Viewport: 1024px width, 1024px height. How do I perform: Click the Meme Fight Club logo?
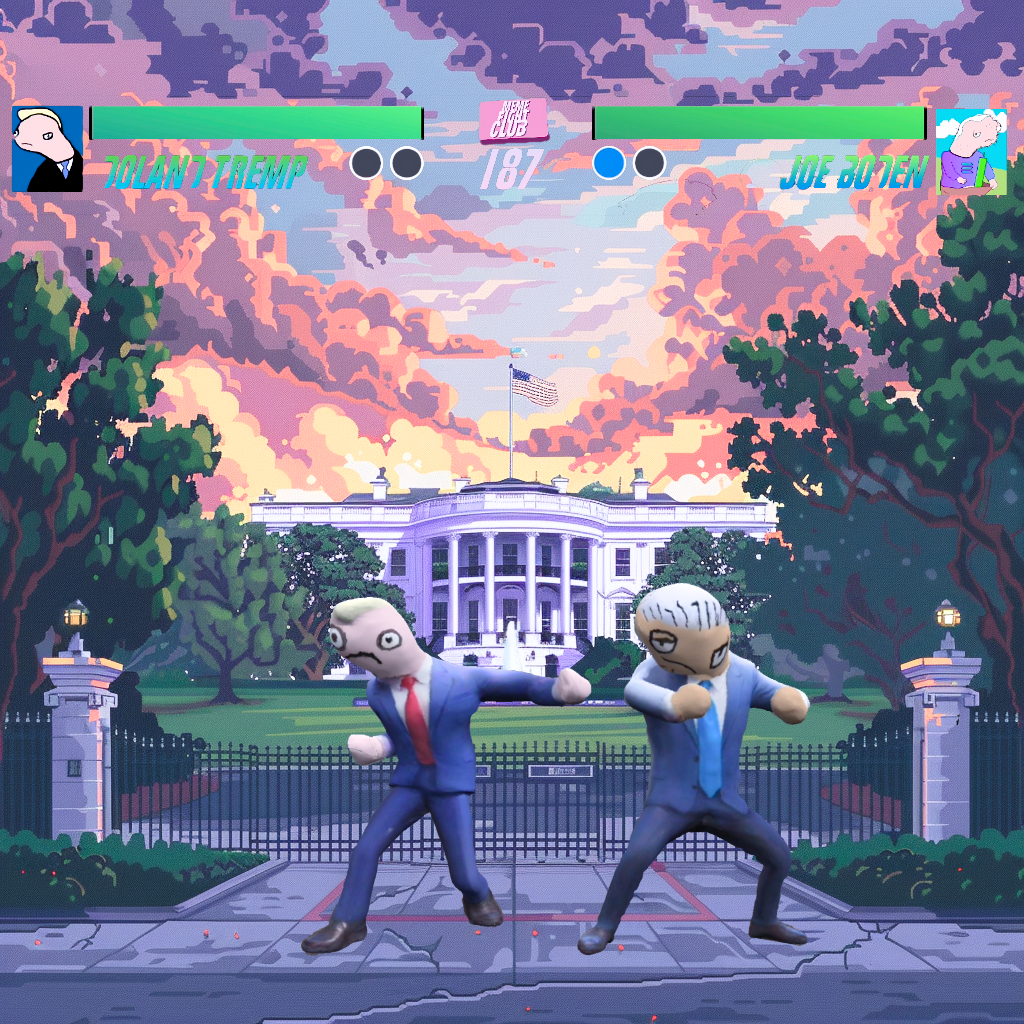pyautogui.click(x=513, y=121)
